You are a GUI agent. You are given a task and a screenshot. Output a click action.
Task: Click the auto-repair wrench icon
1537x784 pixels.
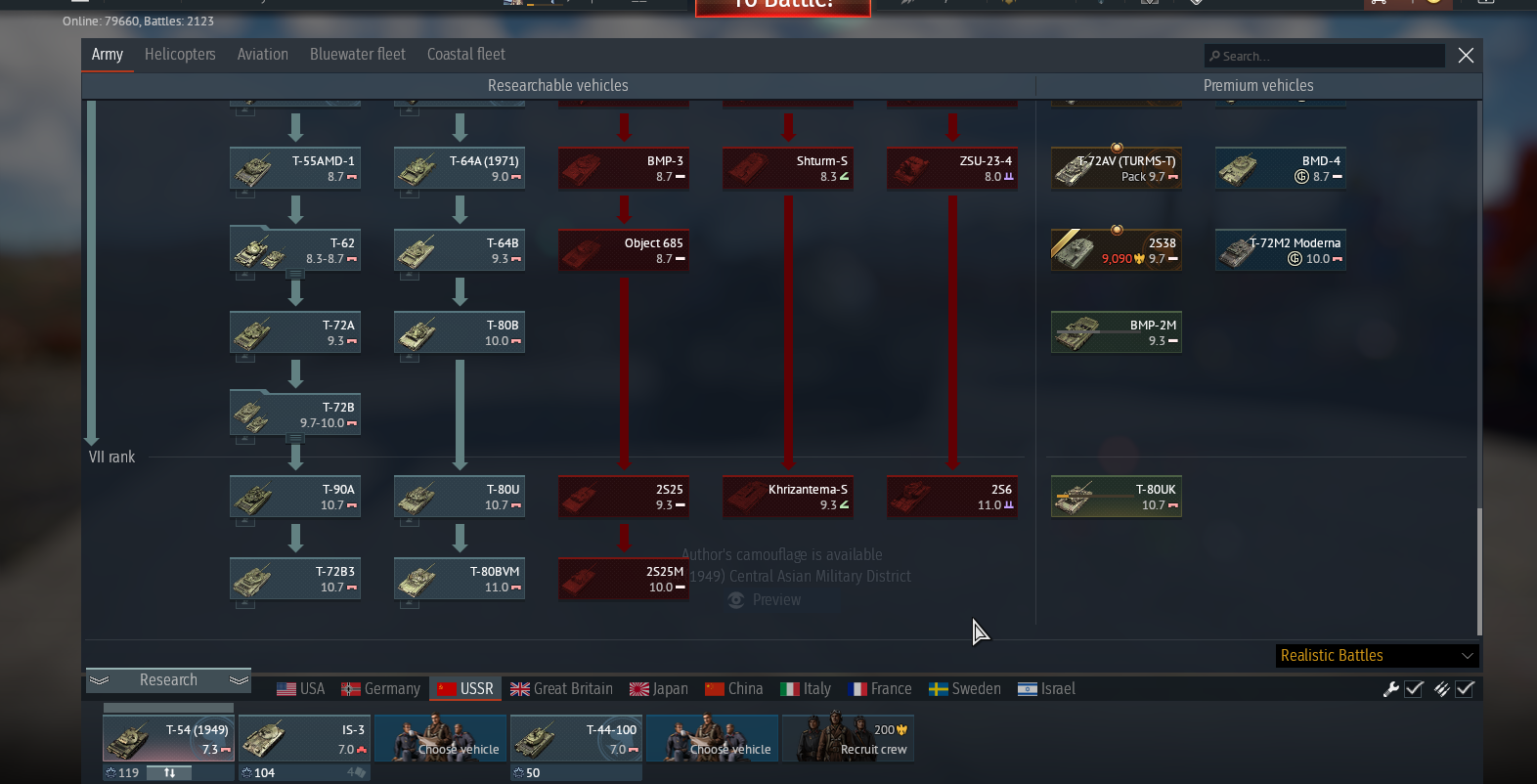(x=1390, y=689)
